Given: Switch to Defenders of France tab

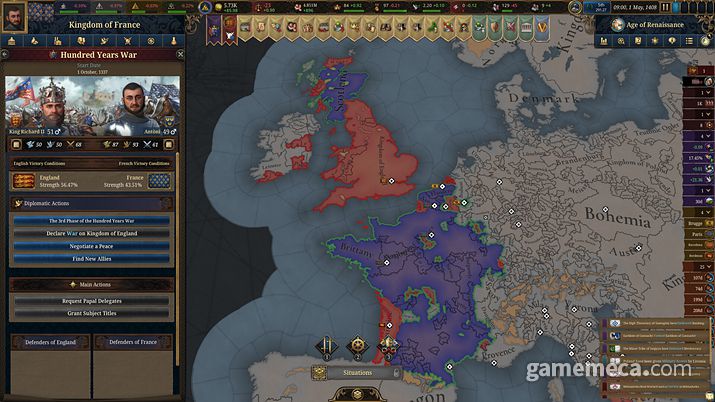Looking at the screenshot, I should tap(133, 343).
